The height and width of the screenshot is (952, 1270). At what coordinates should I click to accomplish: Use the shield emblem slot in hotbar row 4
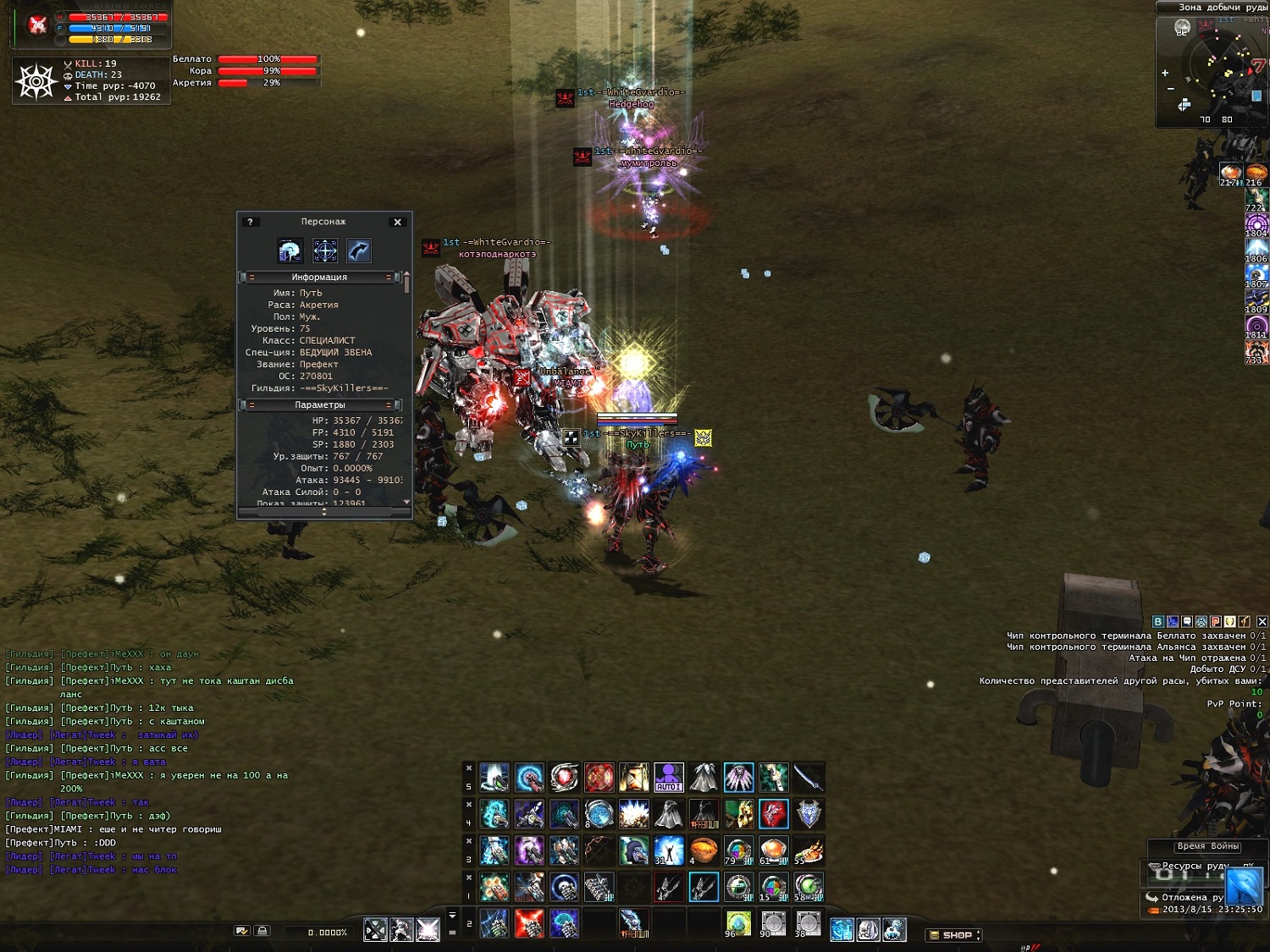coord(809,813)
